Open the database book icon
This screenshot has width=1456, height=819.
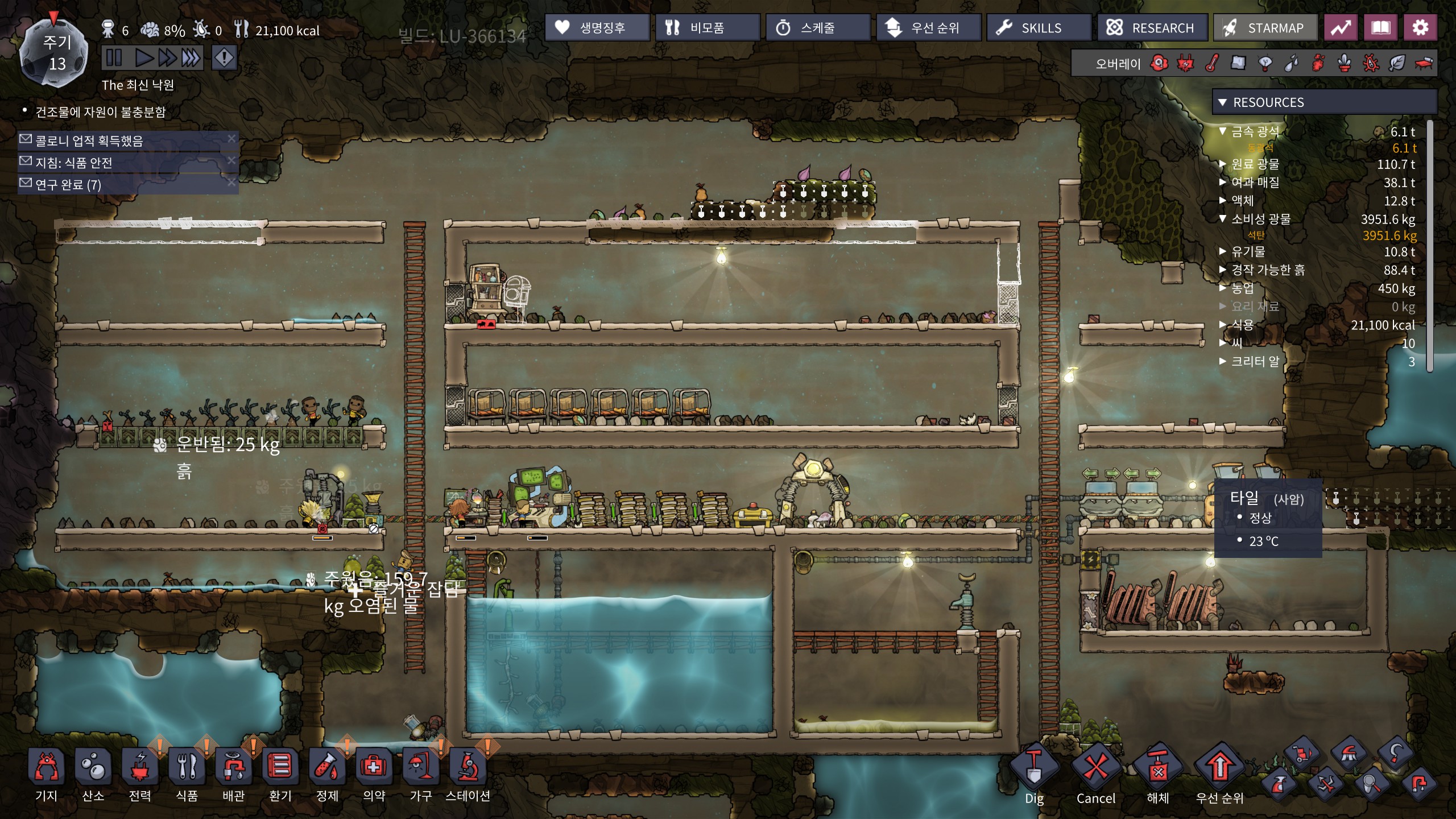[x=1380, y=28]
